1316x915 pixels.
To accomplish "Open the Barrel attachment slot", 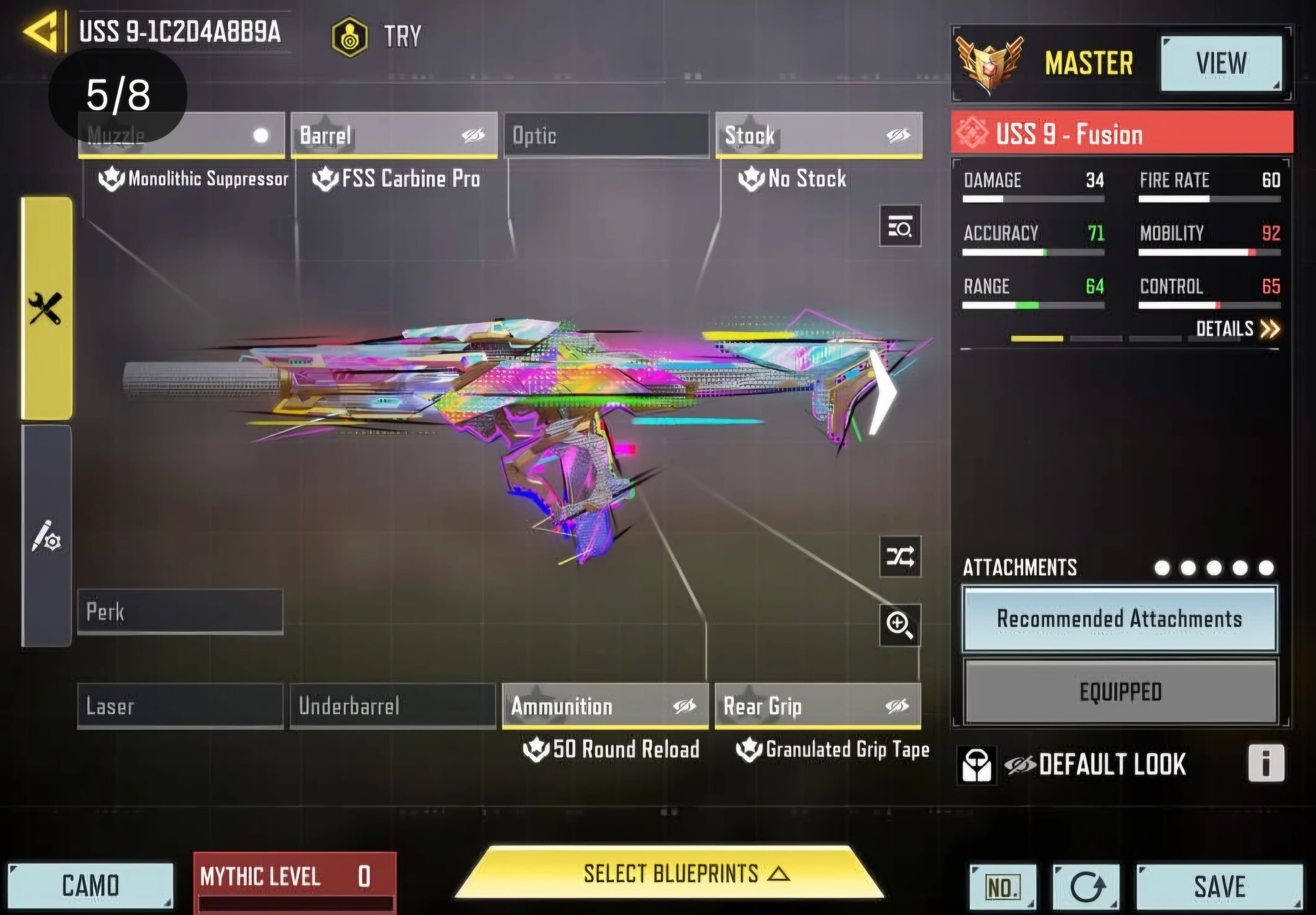I will pos(394,135).
